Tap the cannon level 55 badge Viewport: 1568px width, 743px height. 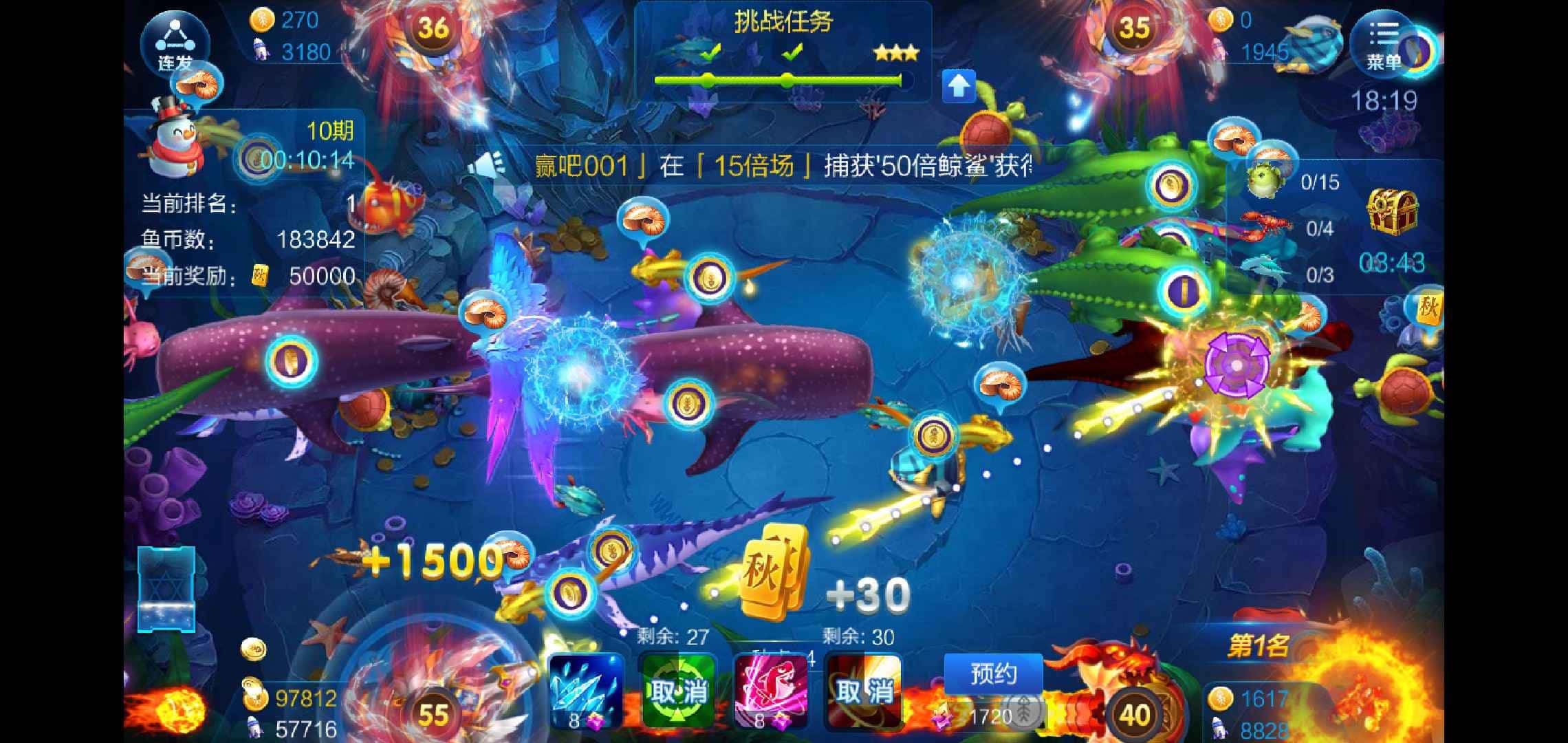tap(433, 715)
